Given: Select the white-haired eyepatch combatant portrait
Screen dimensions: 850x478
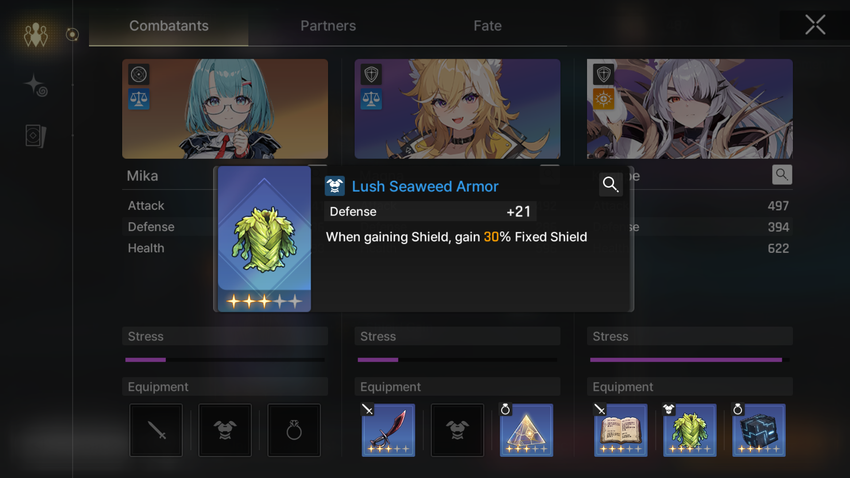Looking at the screenshot, I should 690,108.
